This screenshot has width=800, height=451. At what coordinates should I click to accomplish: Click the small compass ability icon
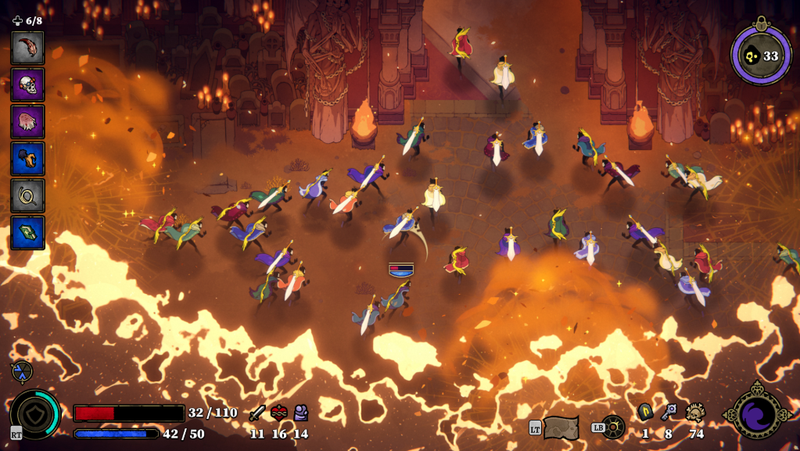(x=19, y=371)
